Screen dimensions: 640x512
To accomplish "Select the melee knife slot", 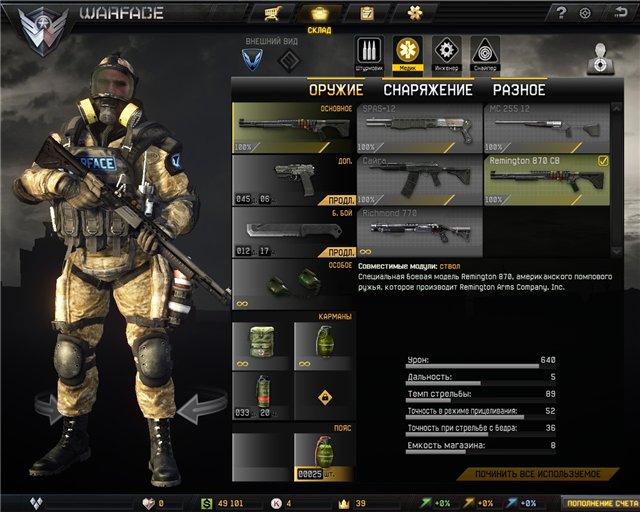I will [x=294, y=231].
